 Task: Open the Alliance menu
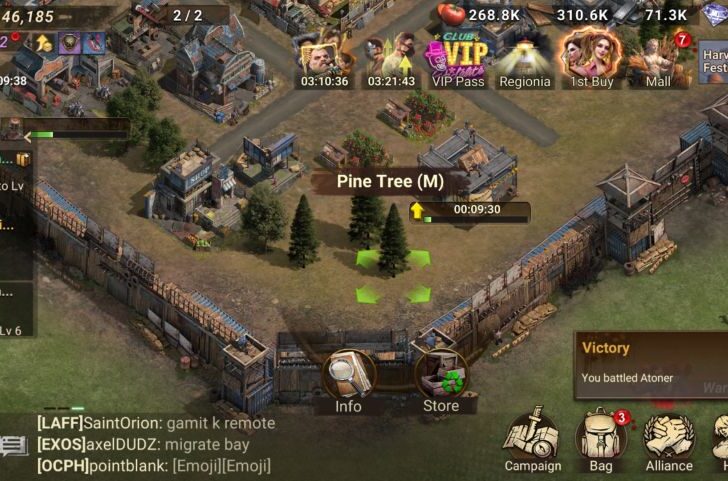coord(669,440)
